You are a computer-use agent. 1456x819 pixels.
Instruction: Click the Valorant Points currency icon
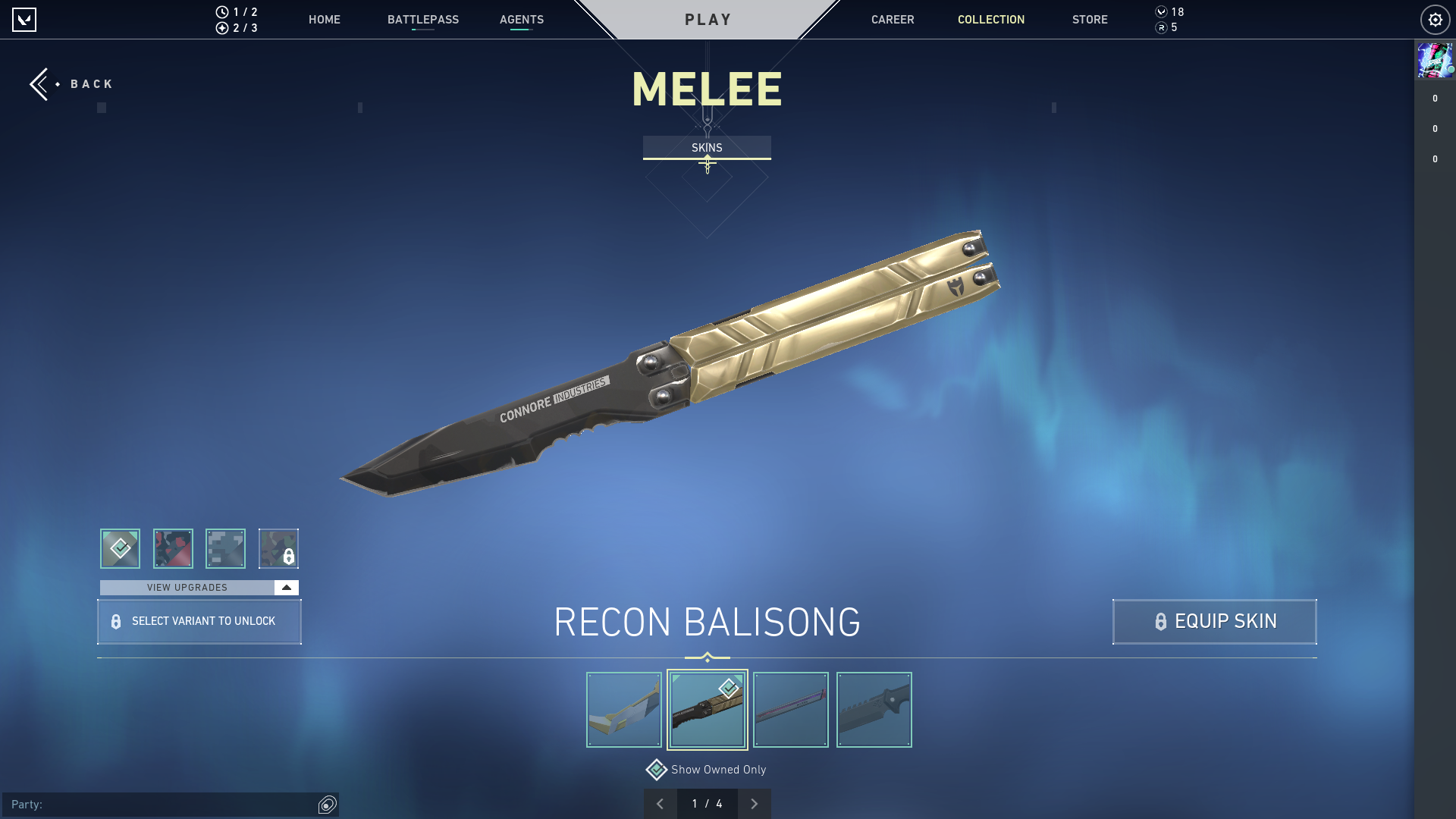point(1161,11)
